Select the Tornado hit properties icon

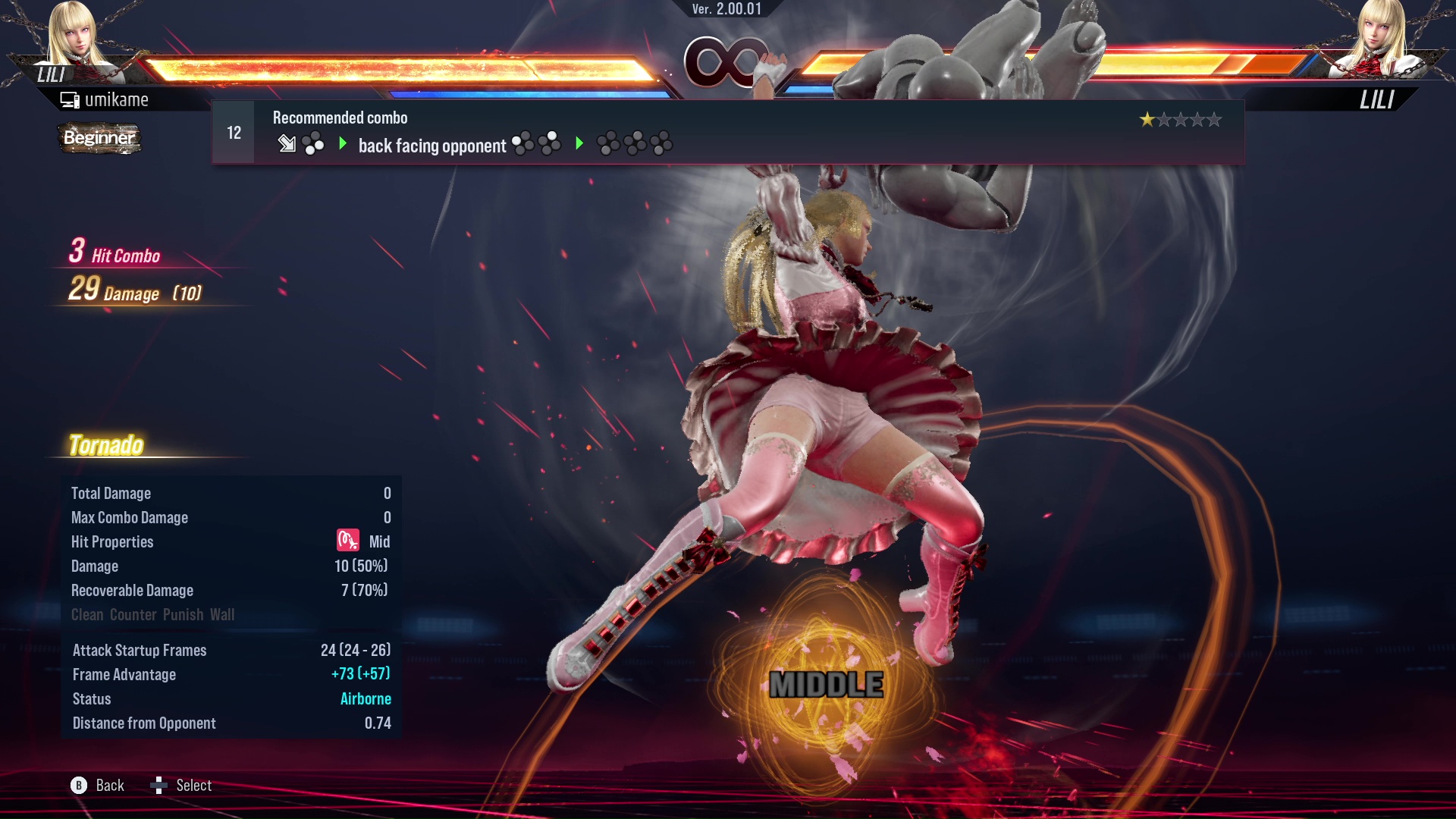click(x=347, y=541)
